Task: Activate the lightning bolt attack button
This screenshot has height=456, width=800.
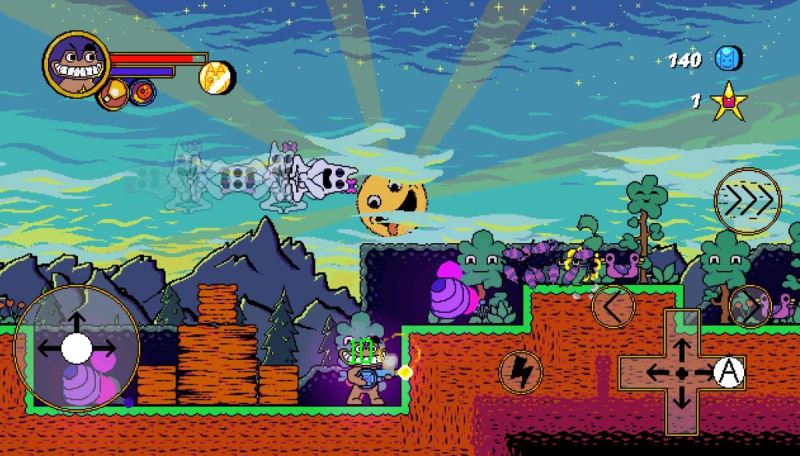Action: (x=520, y=370)
